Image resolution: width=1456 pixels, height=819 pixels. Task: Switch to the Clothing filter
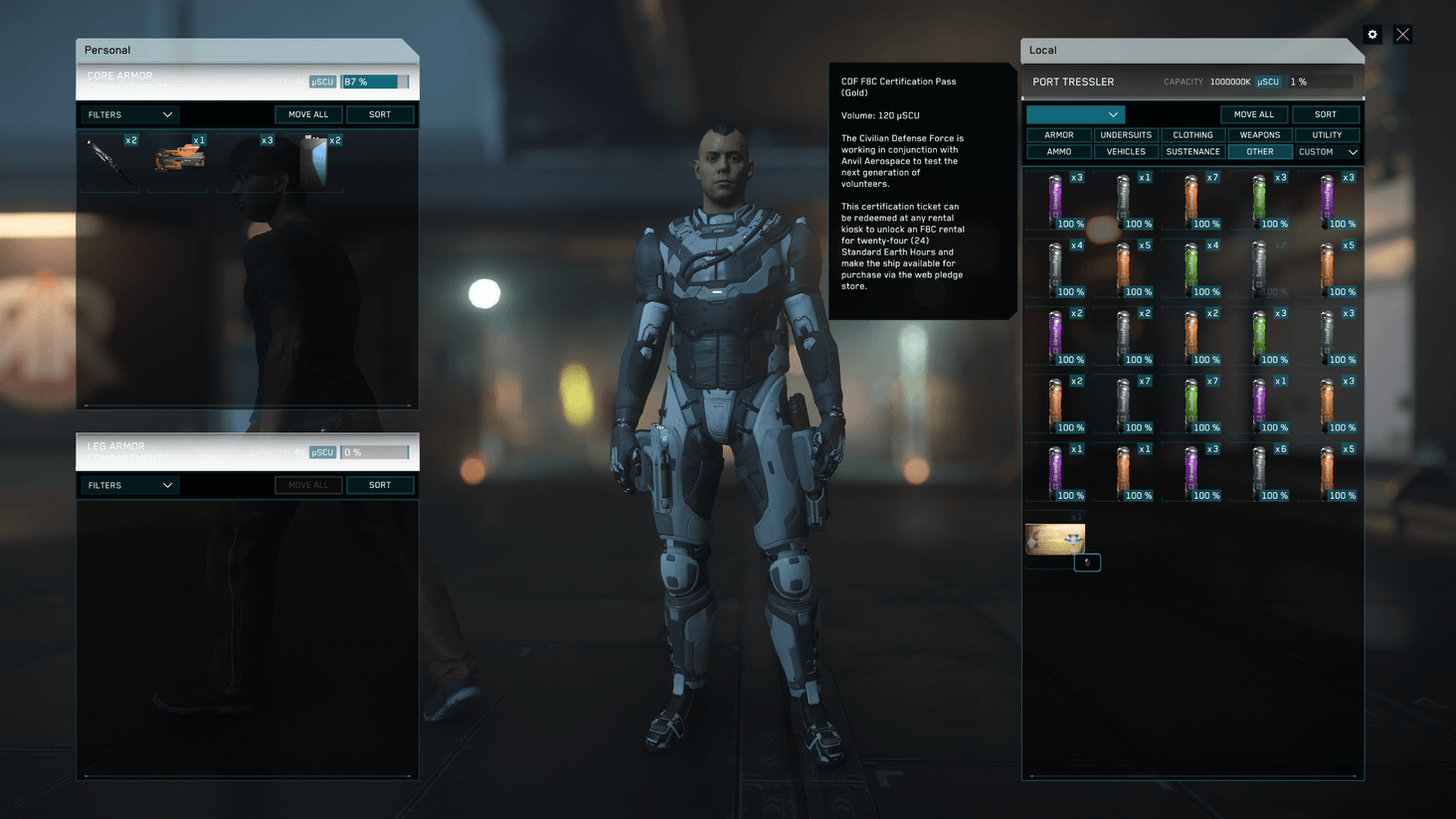1192,135
